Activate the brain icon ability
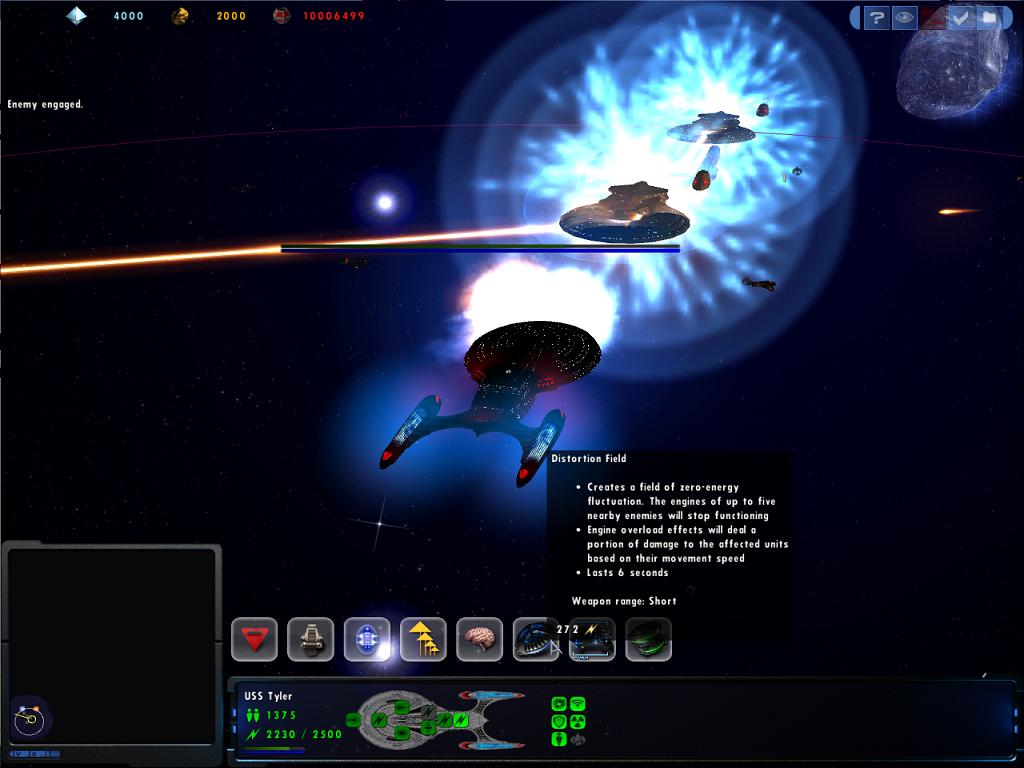The height and width of the screenshot is (768, 1024). tap(479, 639)
